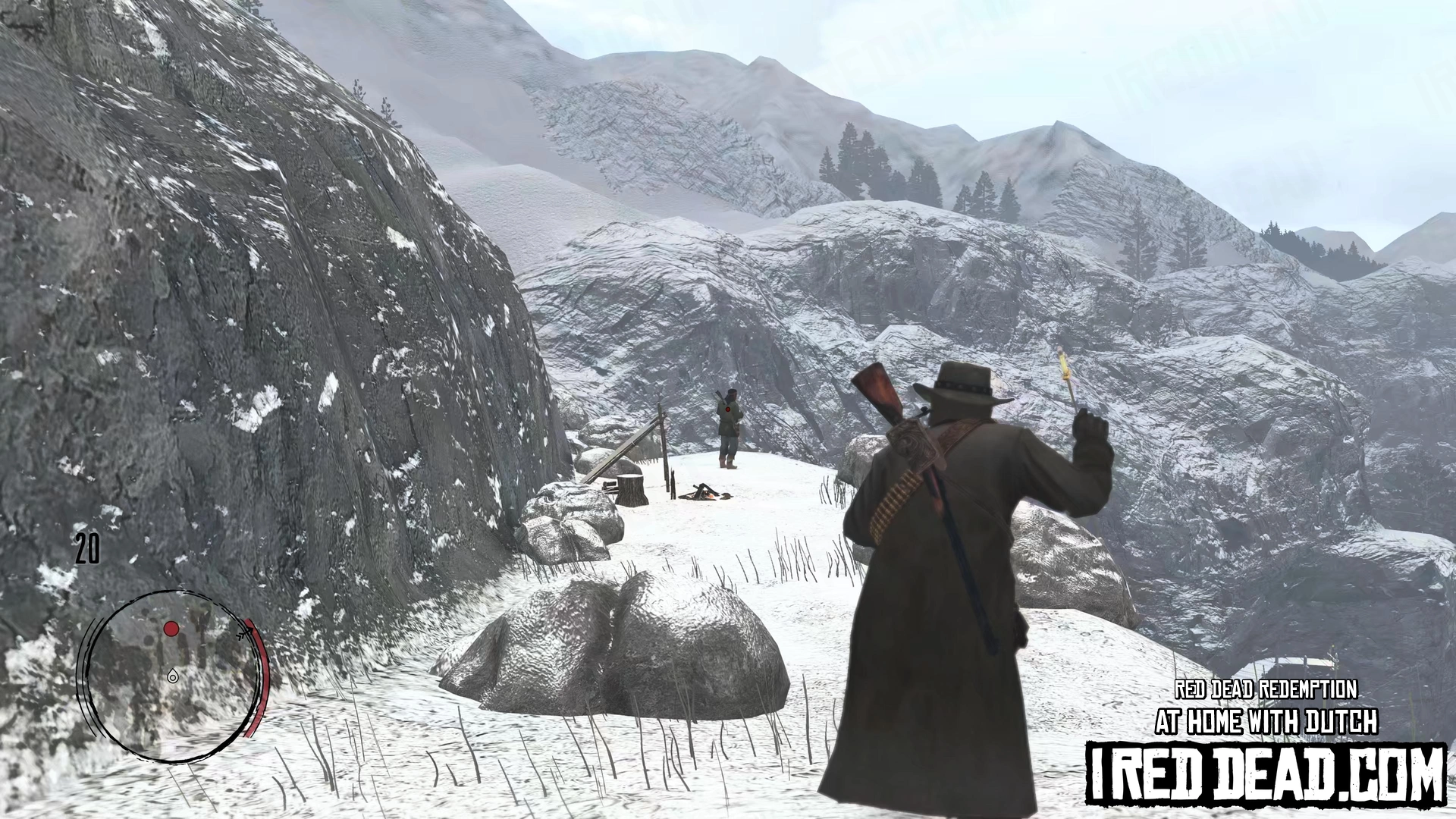Select the red enemy dot on minimap
The height and width of the screenshot is (819, 1456).
point(172,629)
